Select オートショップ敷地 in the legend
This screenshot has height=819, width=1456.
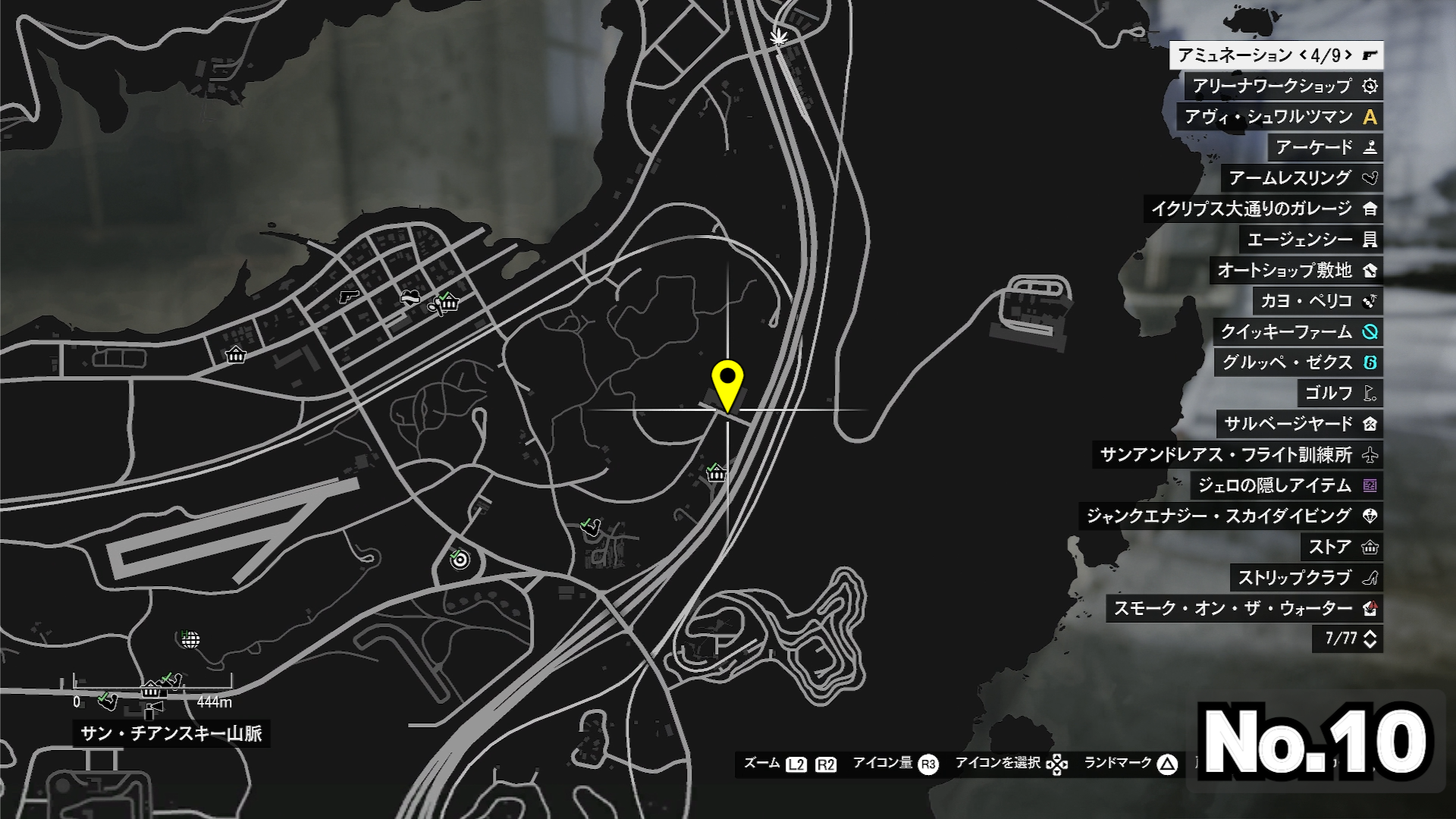click(x=1296, y=270)
